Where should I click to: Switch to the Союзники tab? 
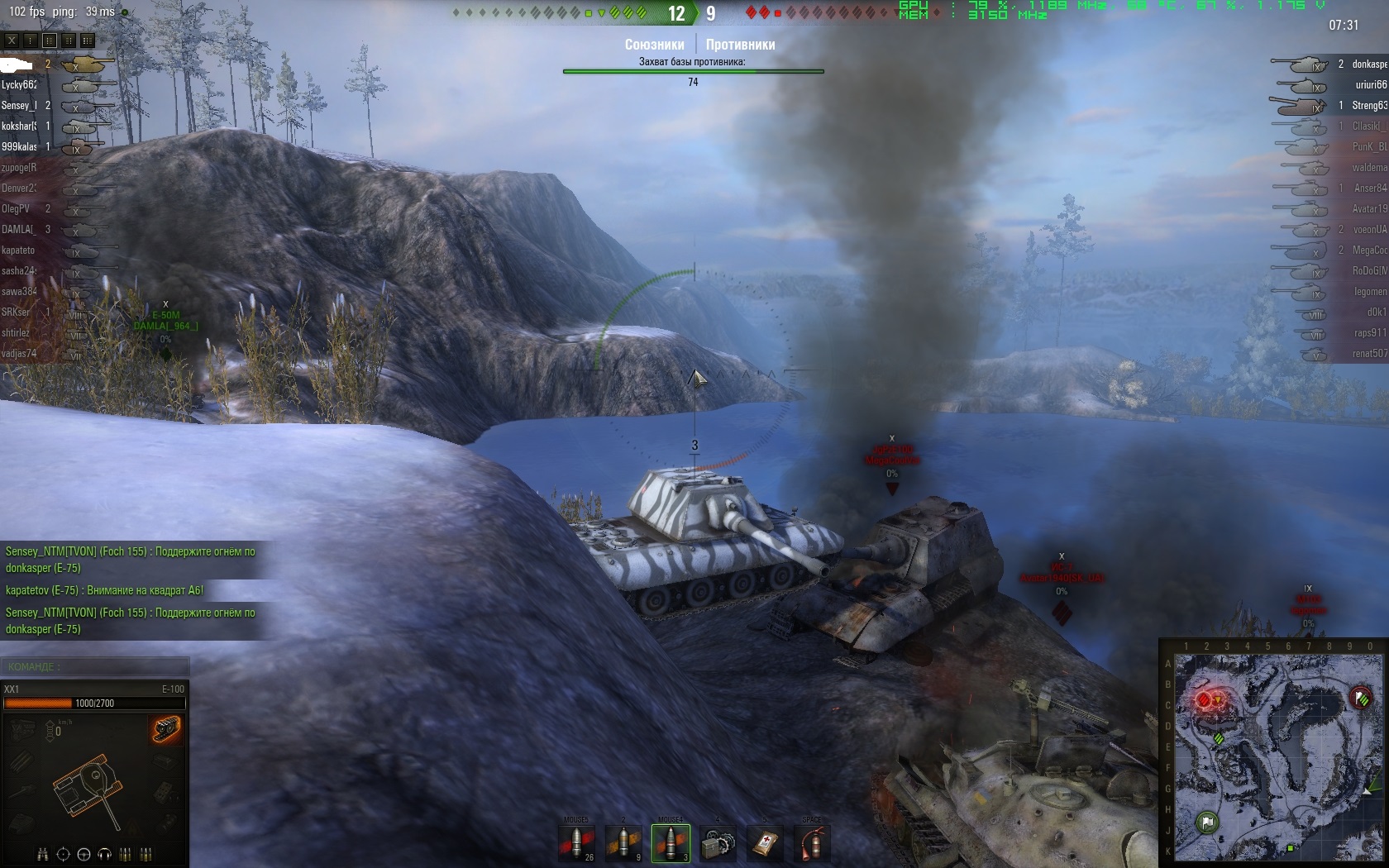point(654,45)
